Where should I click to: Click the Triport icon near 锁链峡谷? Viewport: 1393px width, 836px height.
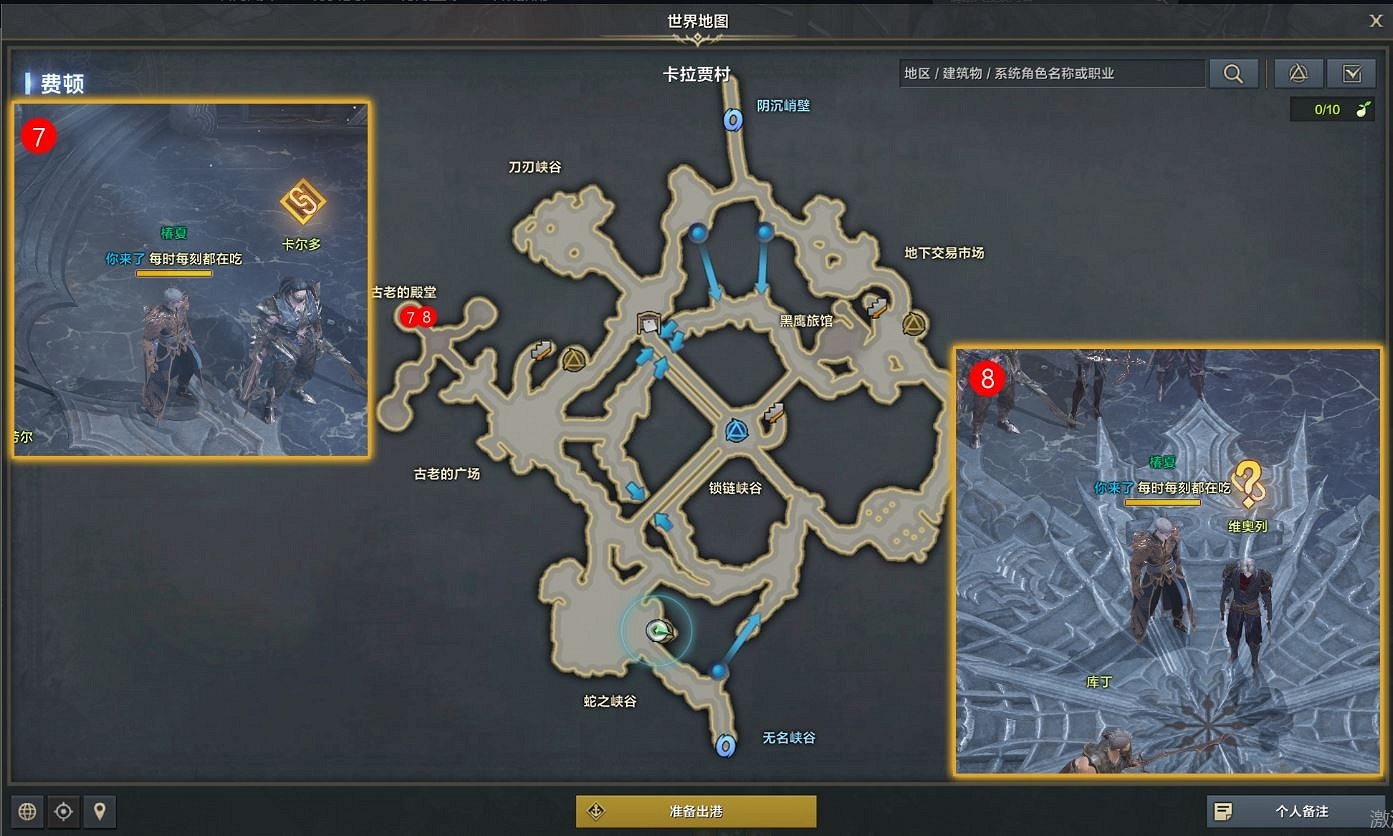[x=738, y=430]
